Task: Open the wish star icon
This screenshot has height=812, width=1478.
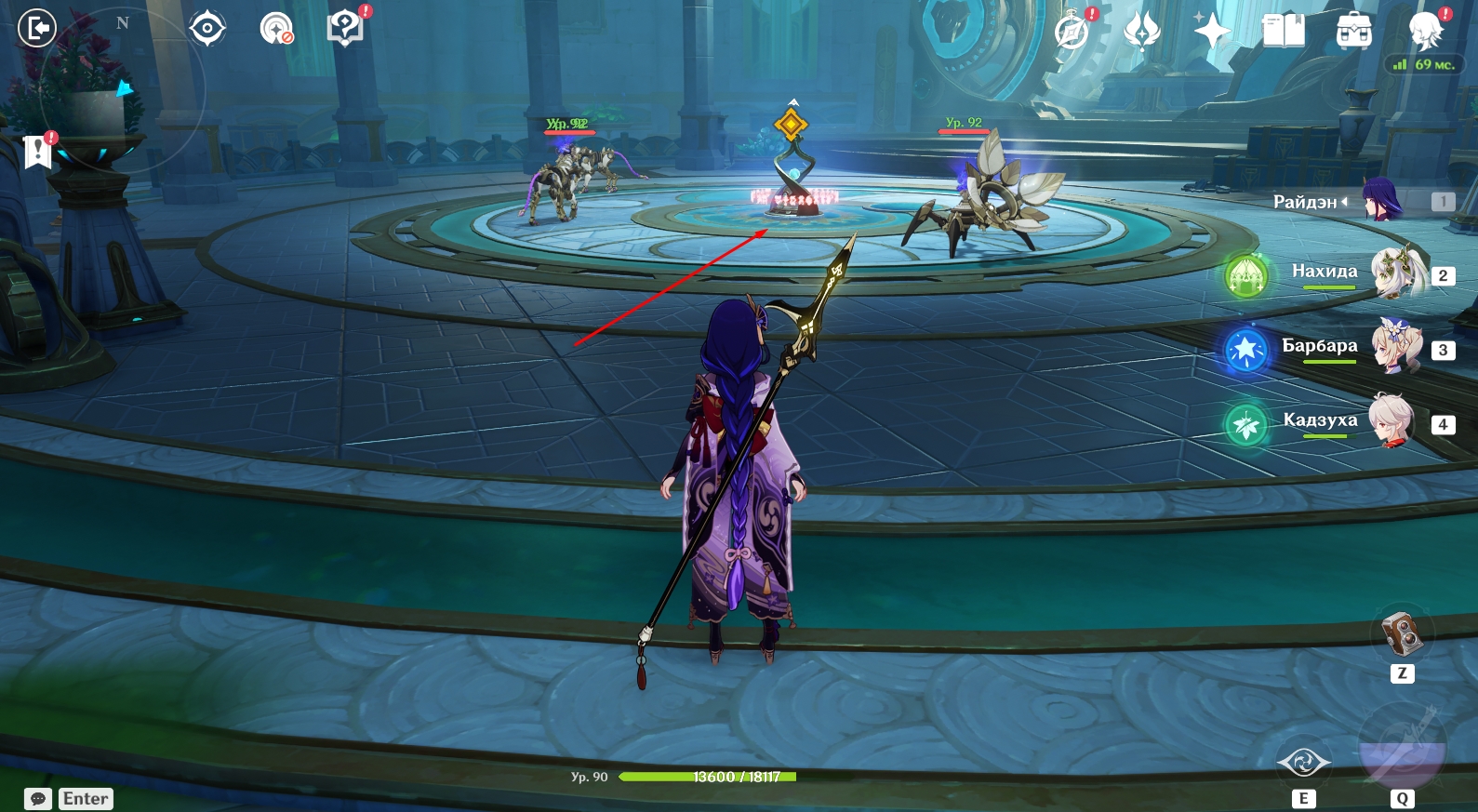Action: click(x=1212, y=32)
